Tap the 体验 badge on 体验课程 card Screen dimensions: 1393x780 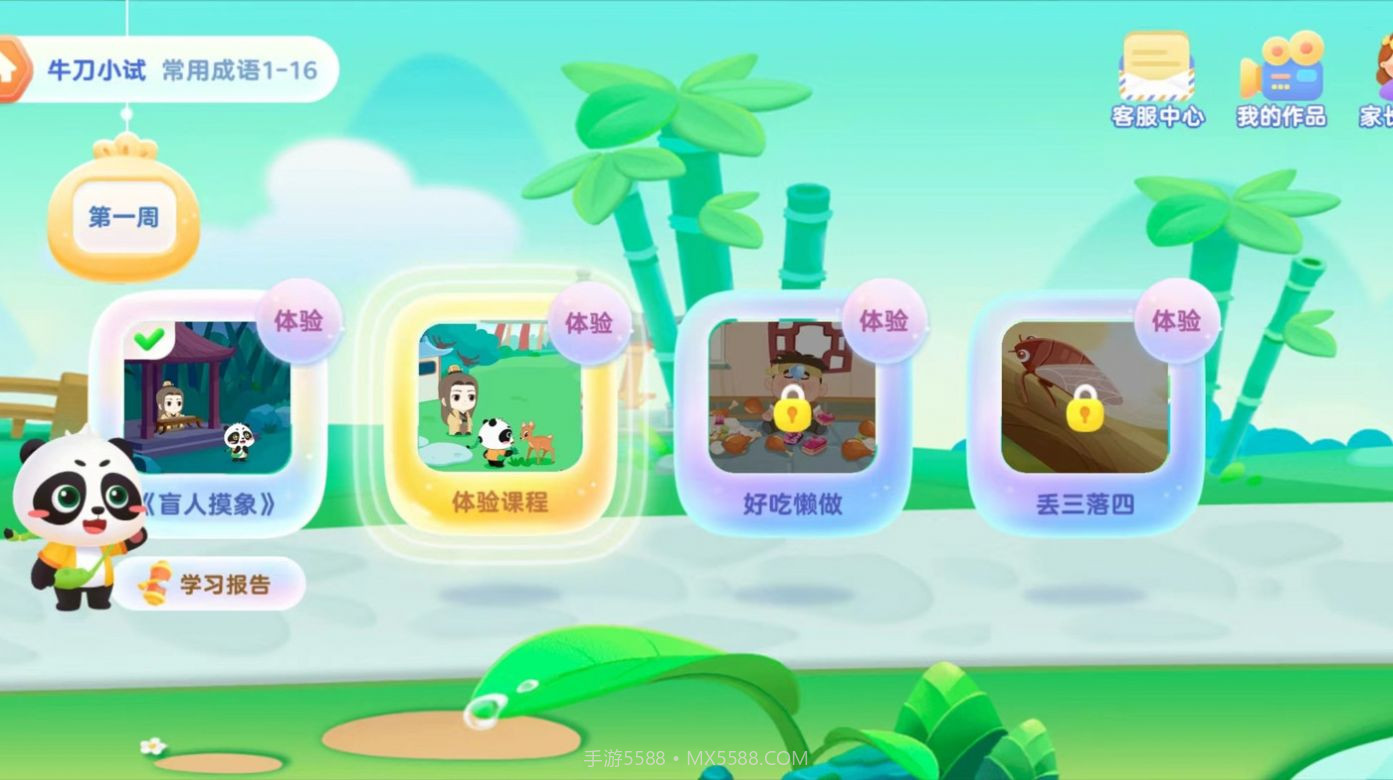pos(588,322)
